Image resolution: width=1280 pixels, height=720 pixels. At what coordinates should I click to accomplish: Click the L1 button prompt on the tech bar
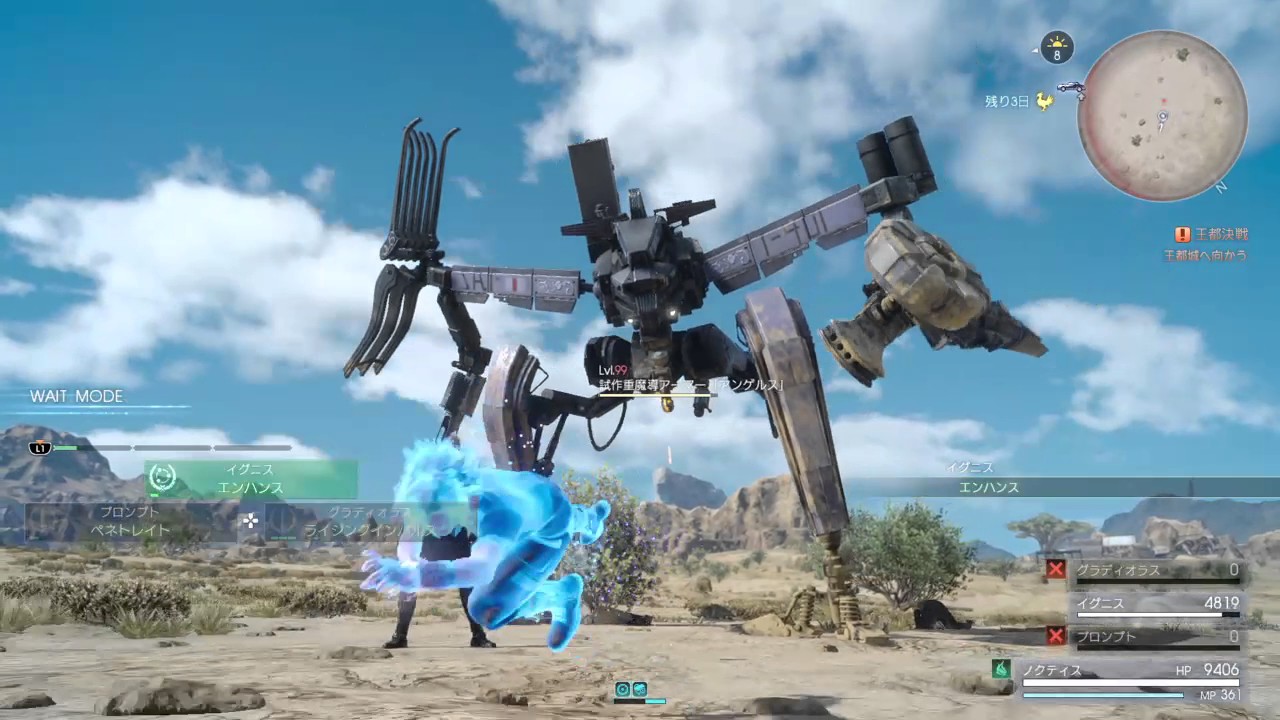(40, 447)
